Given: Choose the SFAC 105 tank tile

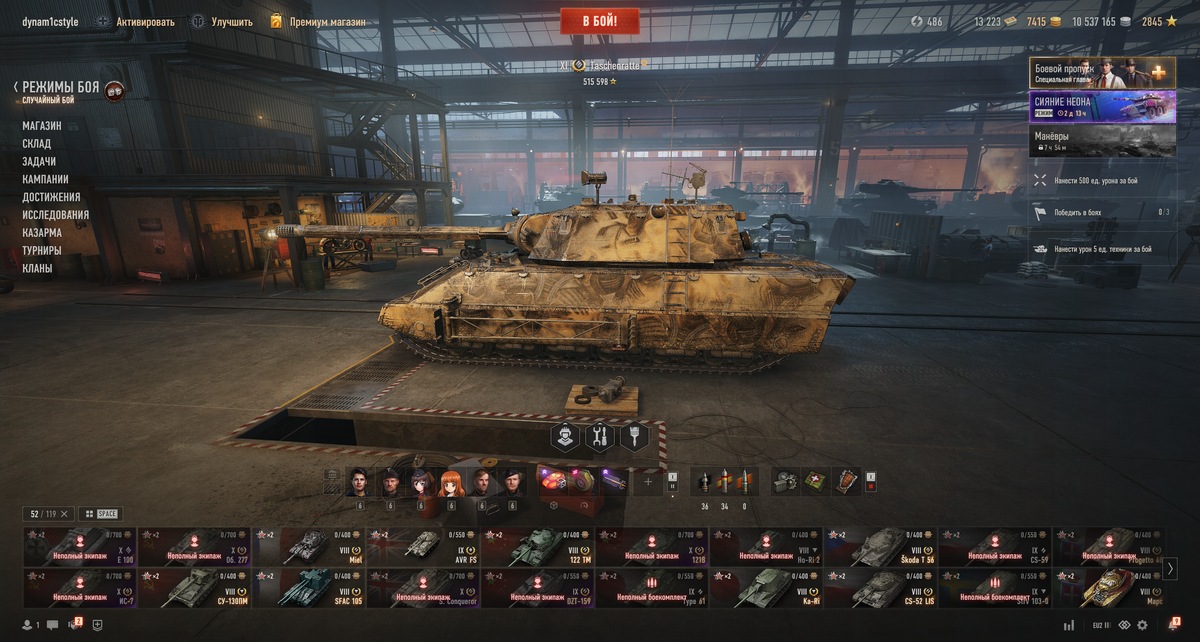Looking at the screenshot, I should [309, 588].
